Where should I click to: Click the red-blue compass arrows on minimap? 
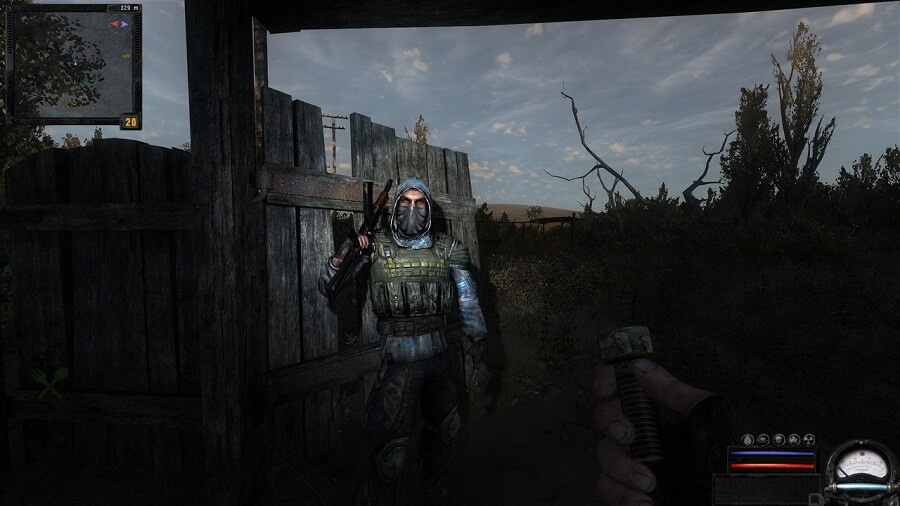pyautogui.click(x=120, y=24)
